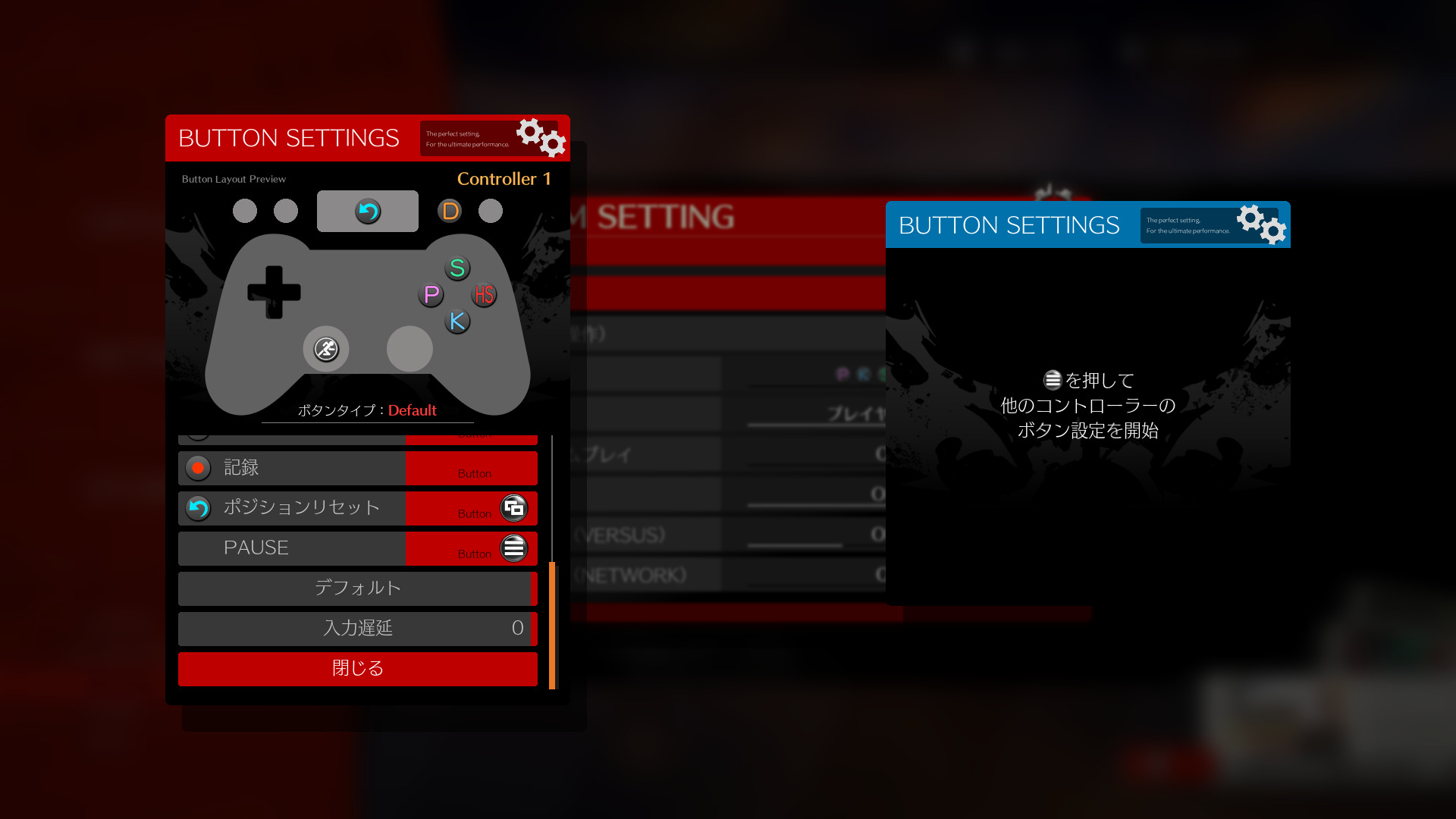
Task: Select the S (Slash) button icon
Action: (x=457, y=268)
